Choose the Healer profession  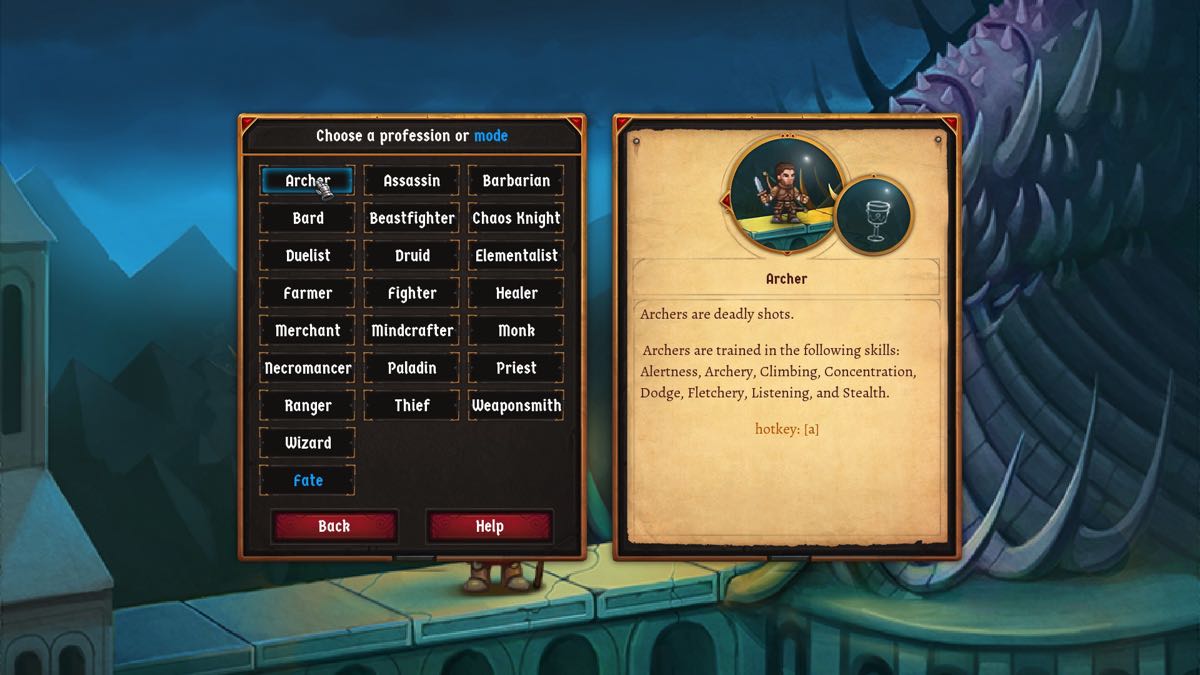click(x=516, y=293)
